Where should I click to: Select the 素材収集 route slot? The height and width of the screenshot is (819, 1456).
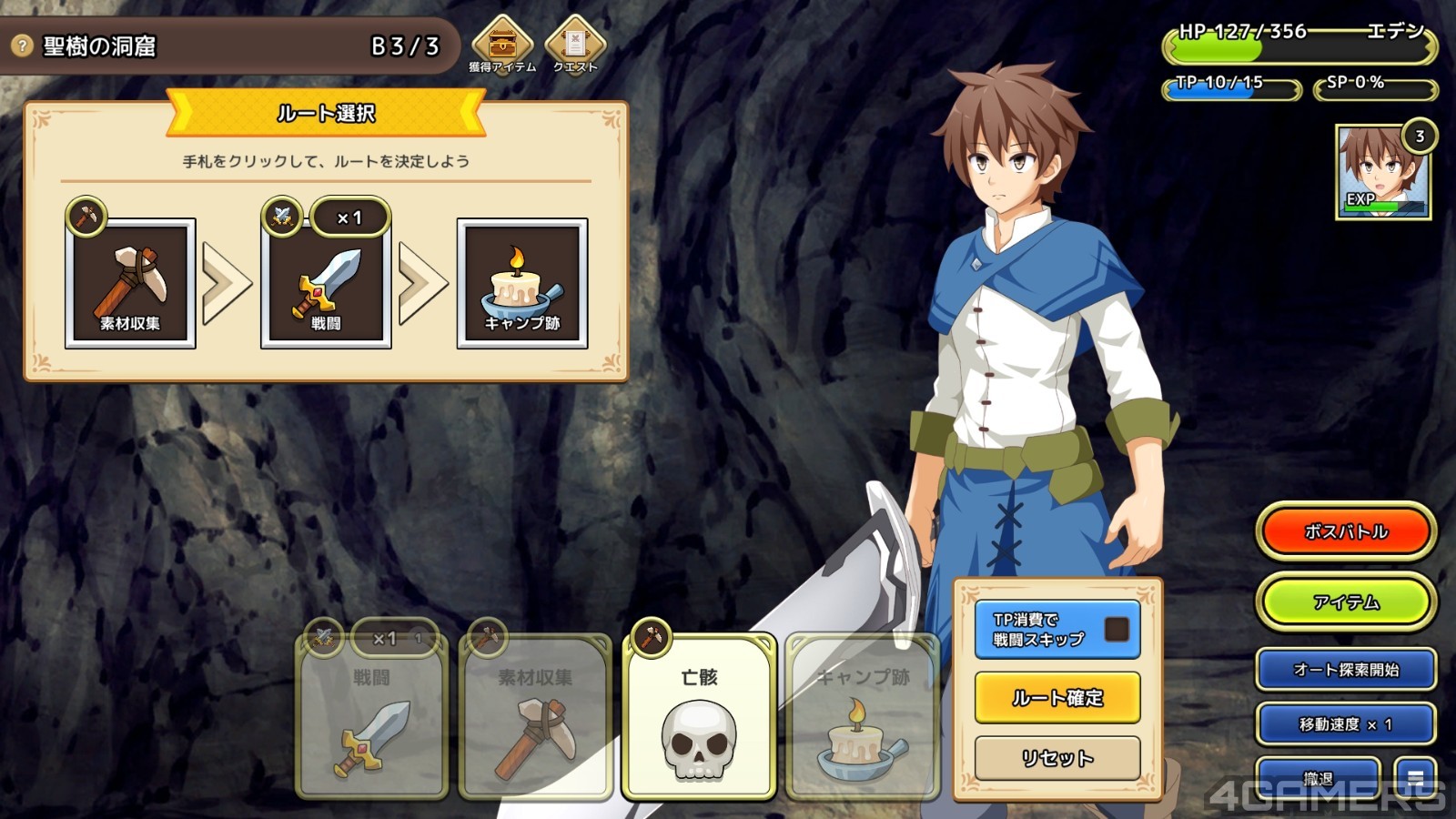[x=130, y=283]
